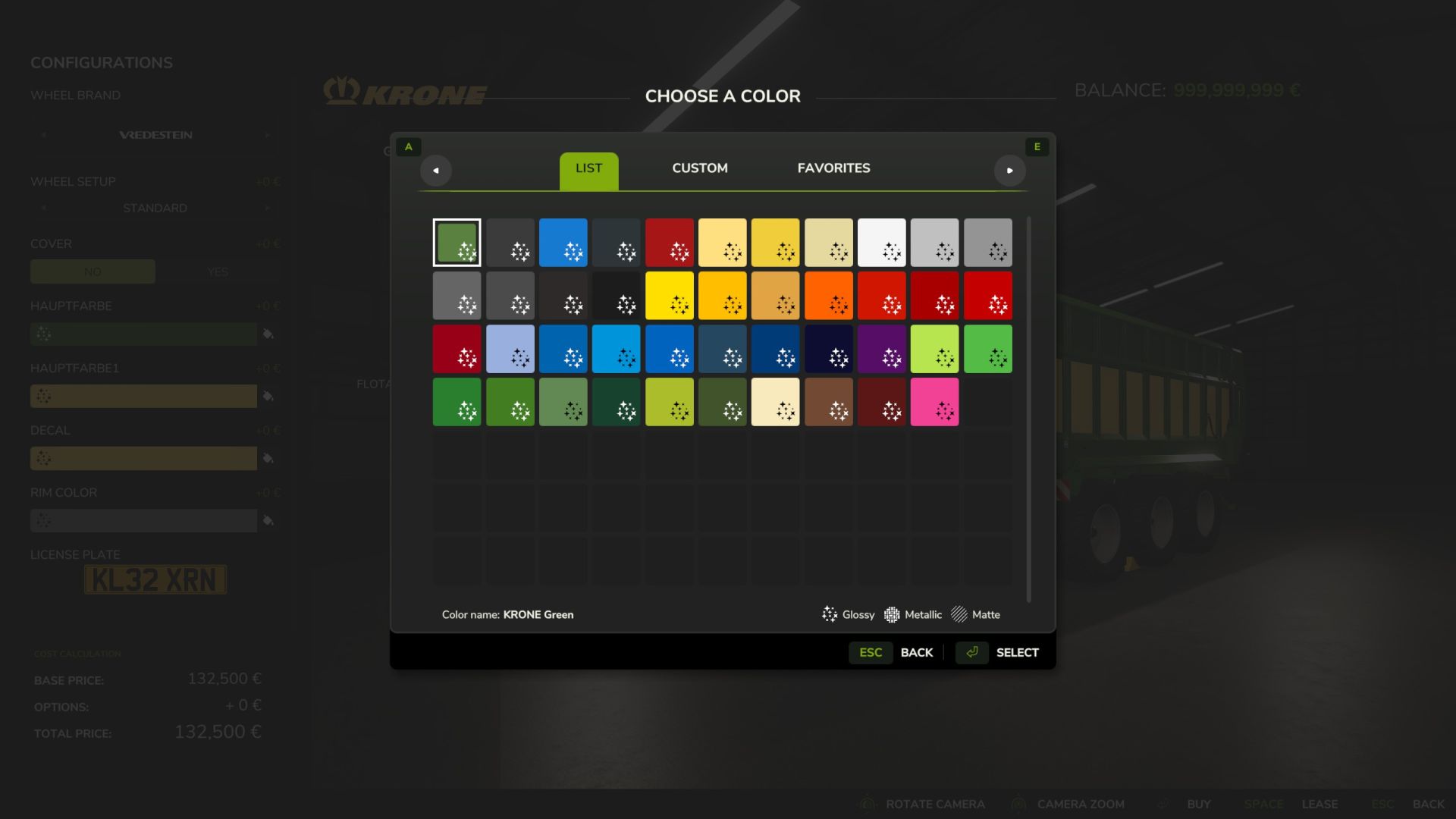Open the RIM COLOR picker pencil icon
This screenshot has height=819, width=1456.
coord(270,520)
